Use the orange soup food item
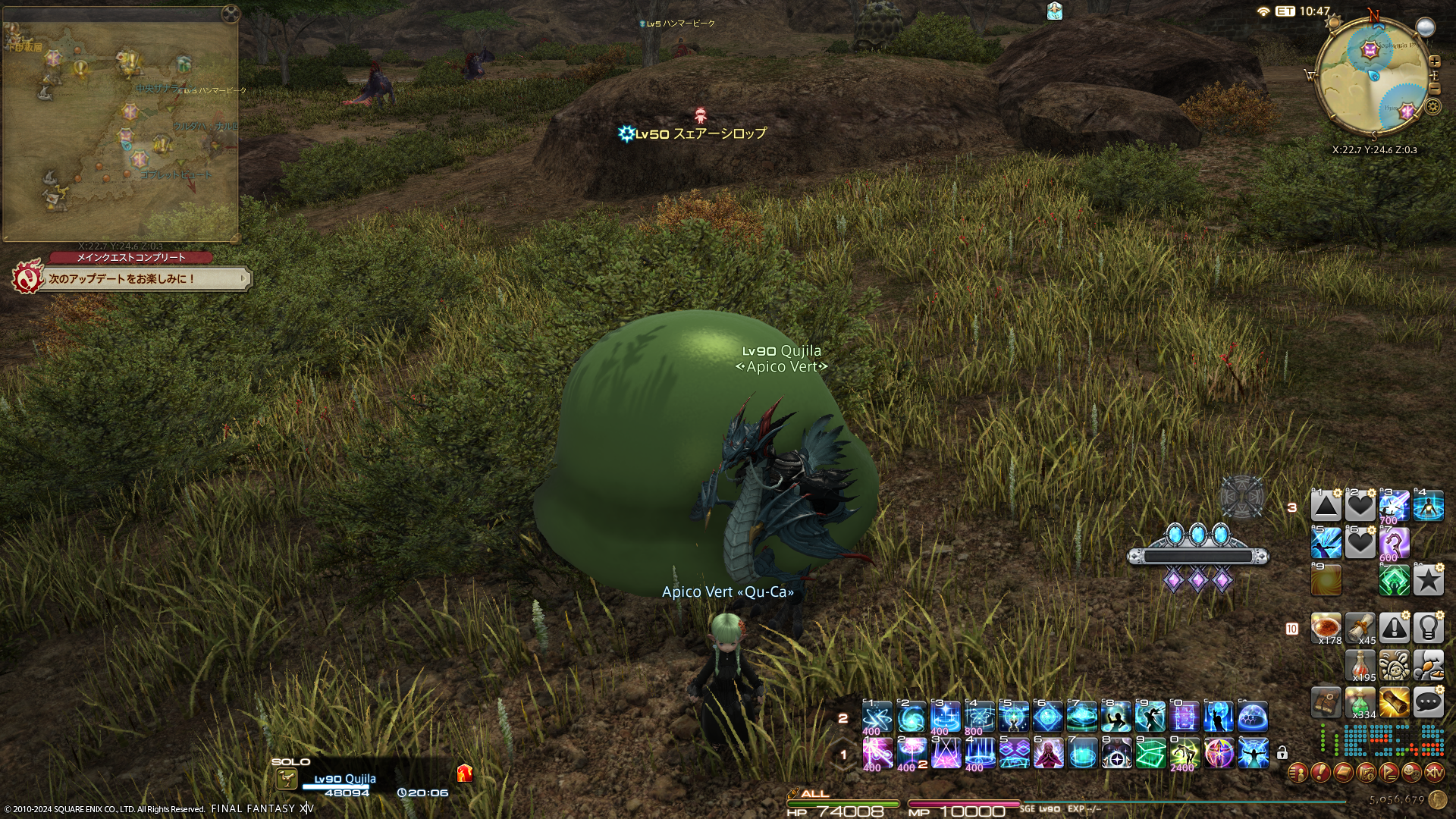Image resolution: width=1456 pixels, height=819 pixels. (1326, 628)
